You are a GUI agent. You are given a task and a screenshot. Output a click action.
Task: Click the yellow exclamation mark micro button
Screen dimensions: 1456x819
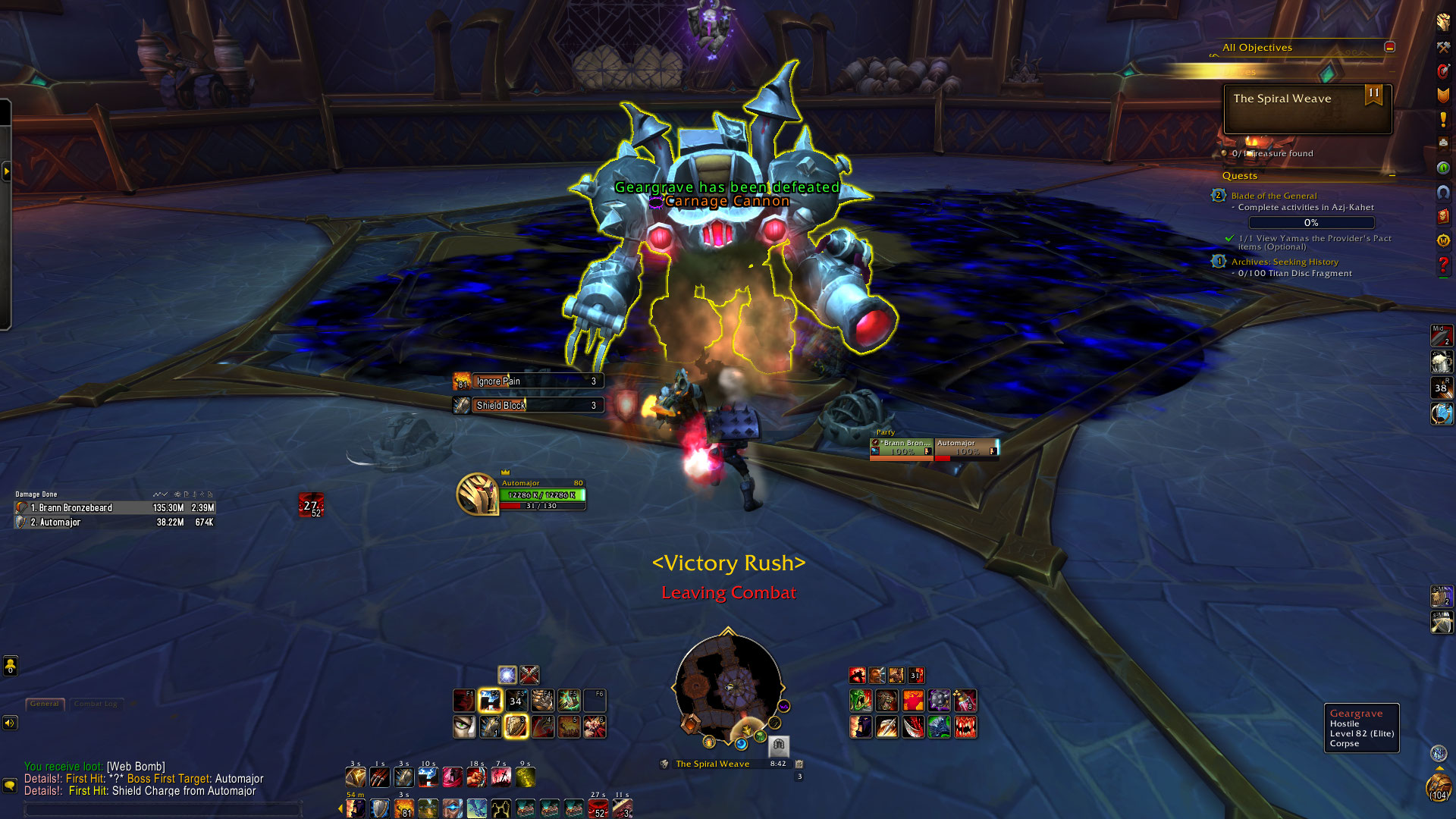click(x=1443, y=120)
